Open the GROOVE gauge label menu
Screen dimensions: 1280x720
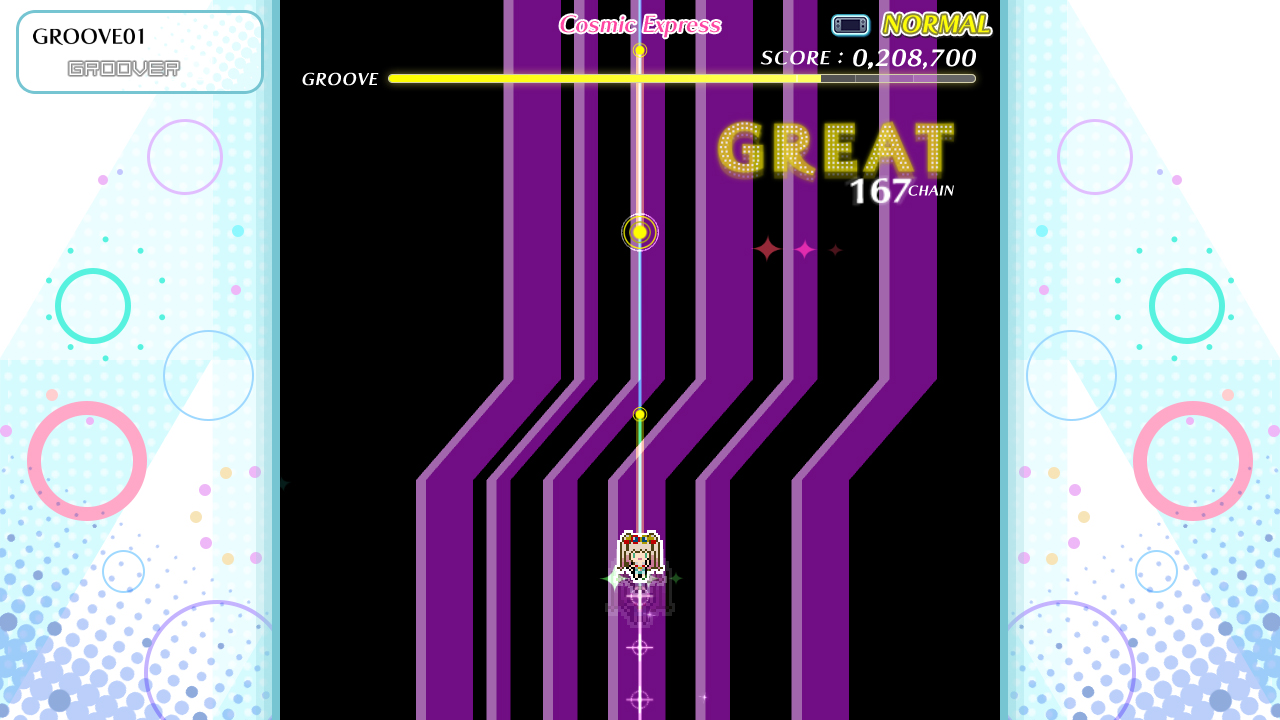point(340,78)
